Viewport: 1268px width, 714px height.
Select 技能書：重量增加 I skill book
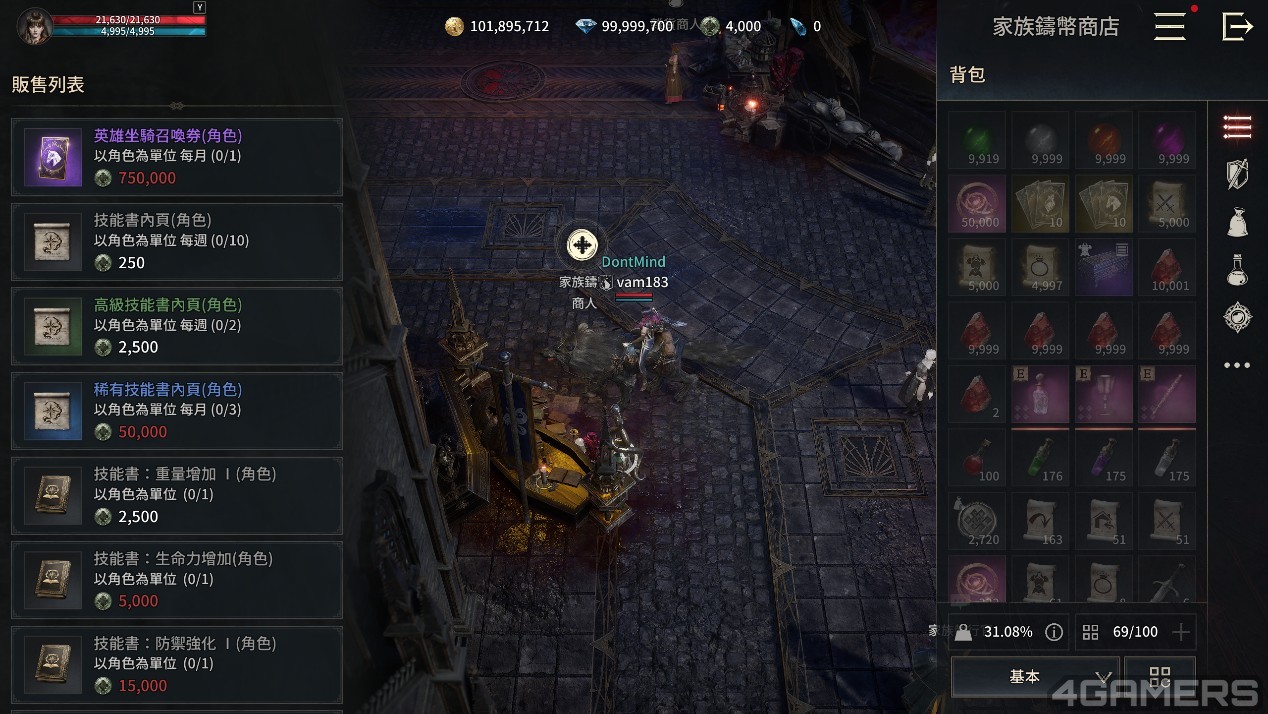[177, 496]
